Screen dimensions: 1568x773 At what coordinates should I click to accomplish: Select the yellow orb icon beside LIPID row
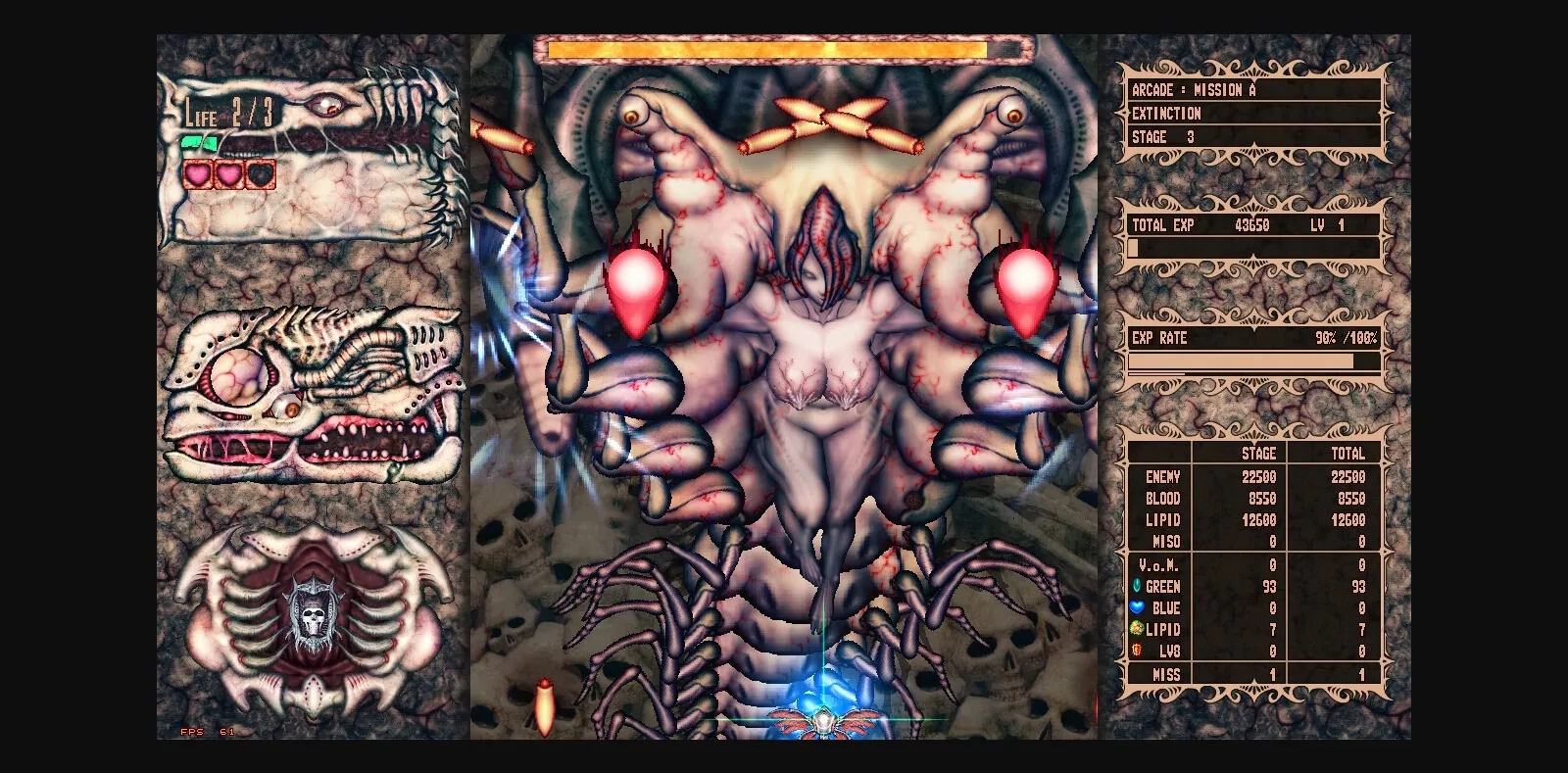(x=1136, y=629)
